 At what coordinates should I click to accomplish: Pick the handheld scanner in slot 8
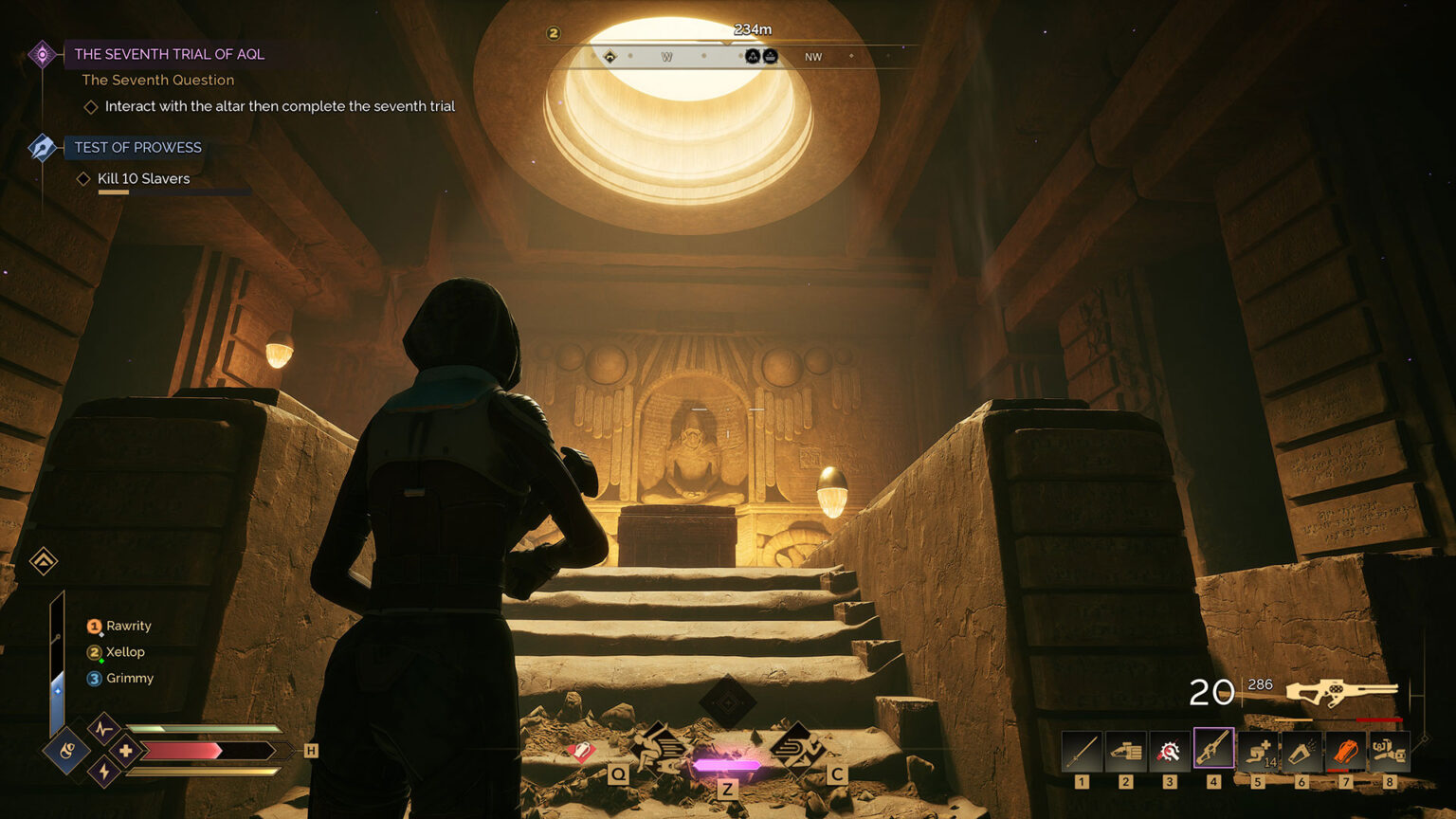[1389, 753]
